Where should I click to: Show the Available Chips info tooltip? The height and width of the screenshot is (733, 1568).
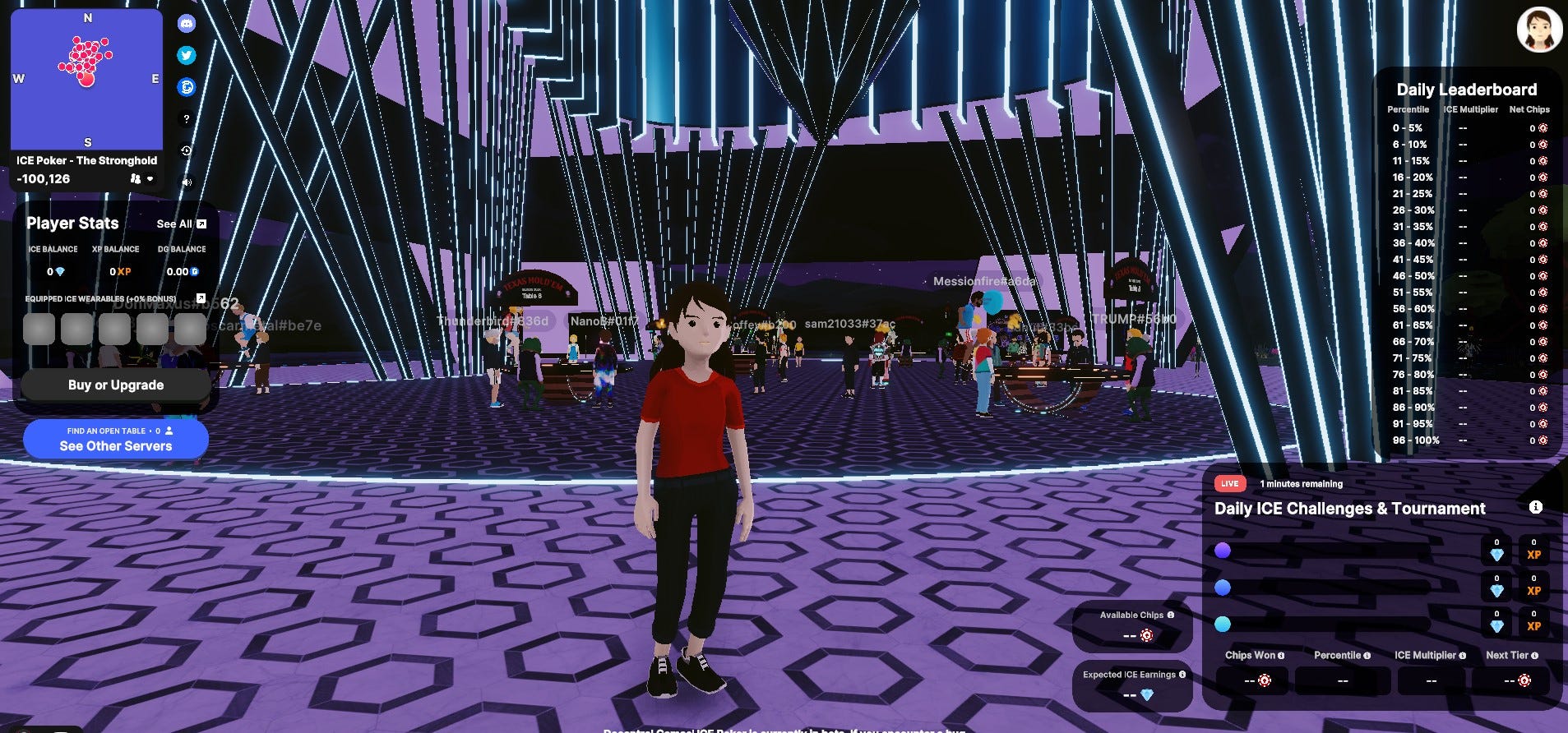pos(1170,615)
